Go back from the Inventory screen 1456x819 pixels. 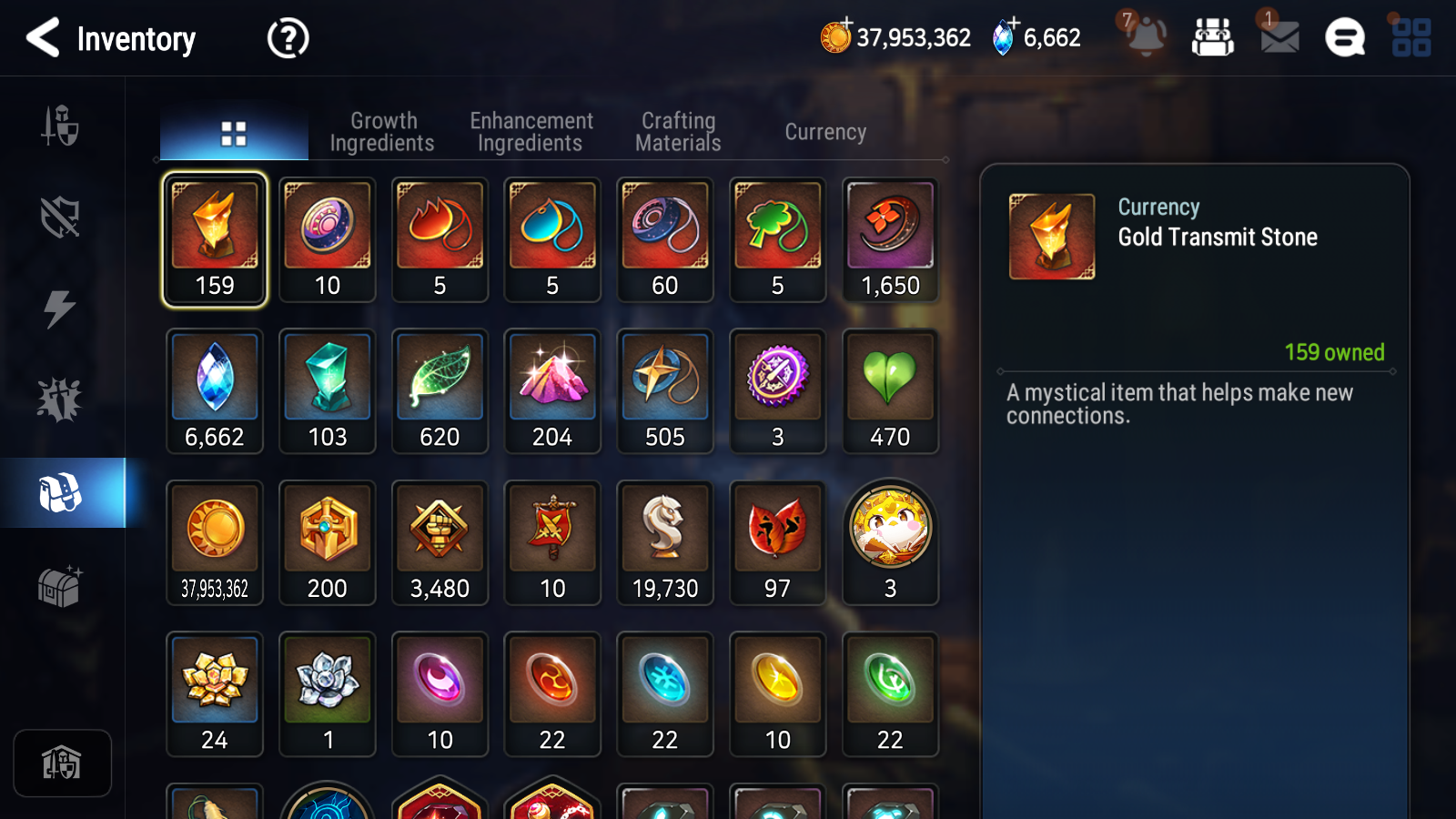[43, 38]
